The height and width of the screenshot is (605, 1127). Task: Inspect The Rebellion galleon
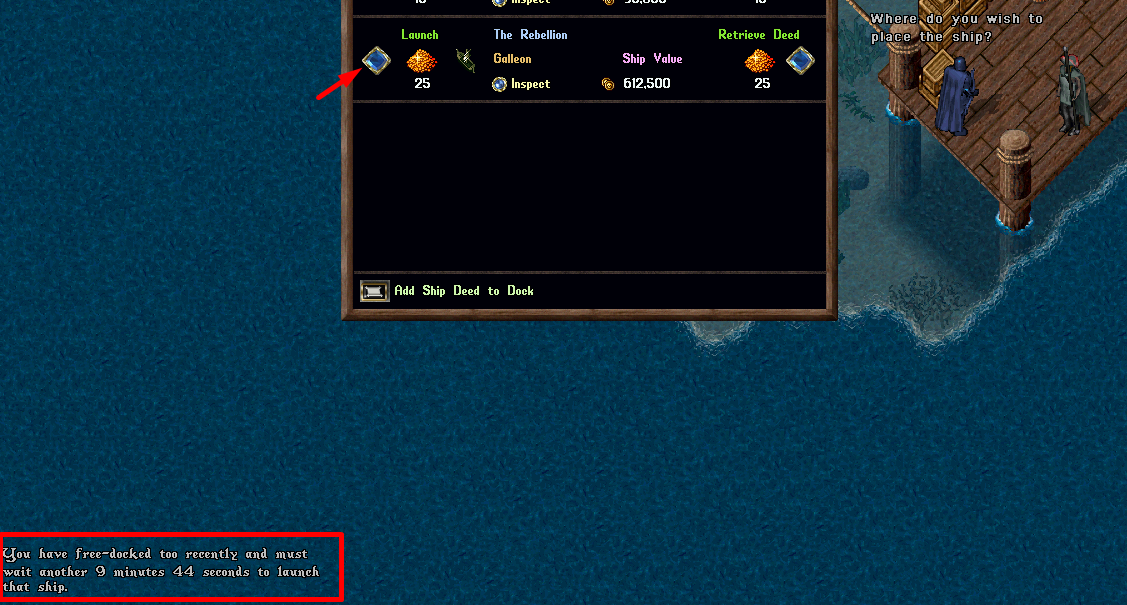[500, 84]
